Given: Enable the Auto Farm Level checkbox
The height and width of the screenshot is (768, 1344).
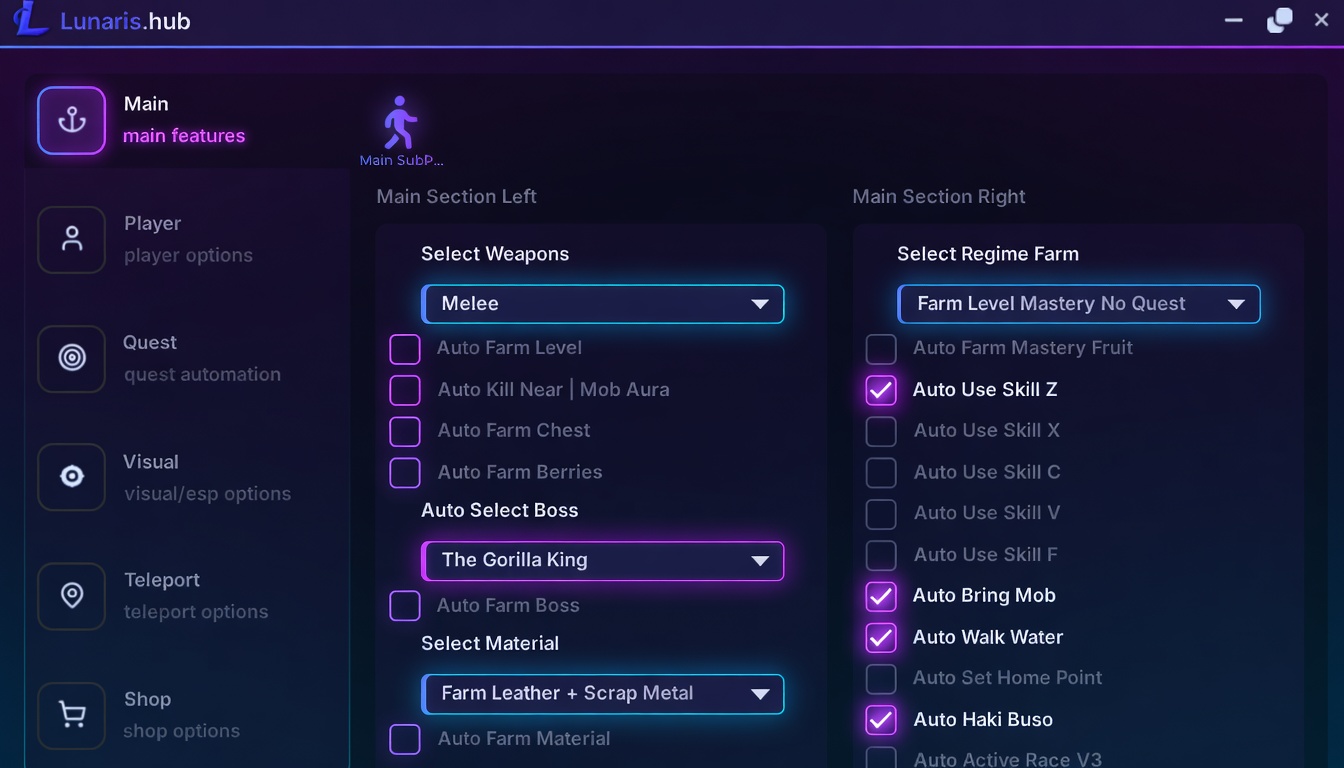Looking at the screenshot, I should (405, 349).
